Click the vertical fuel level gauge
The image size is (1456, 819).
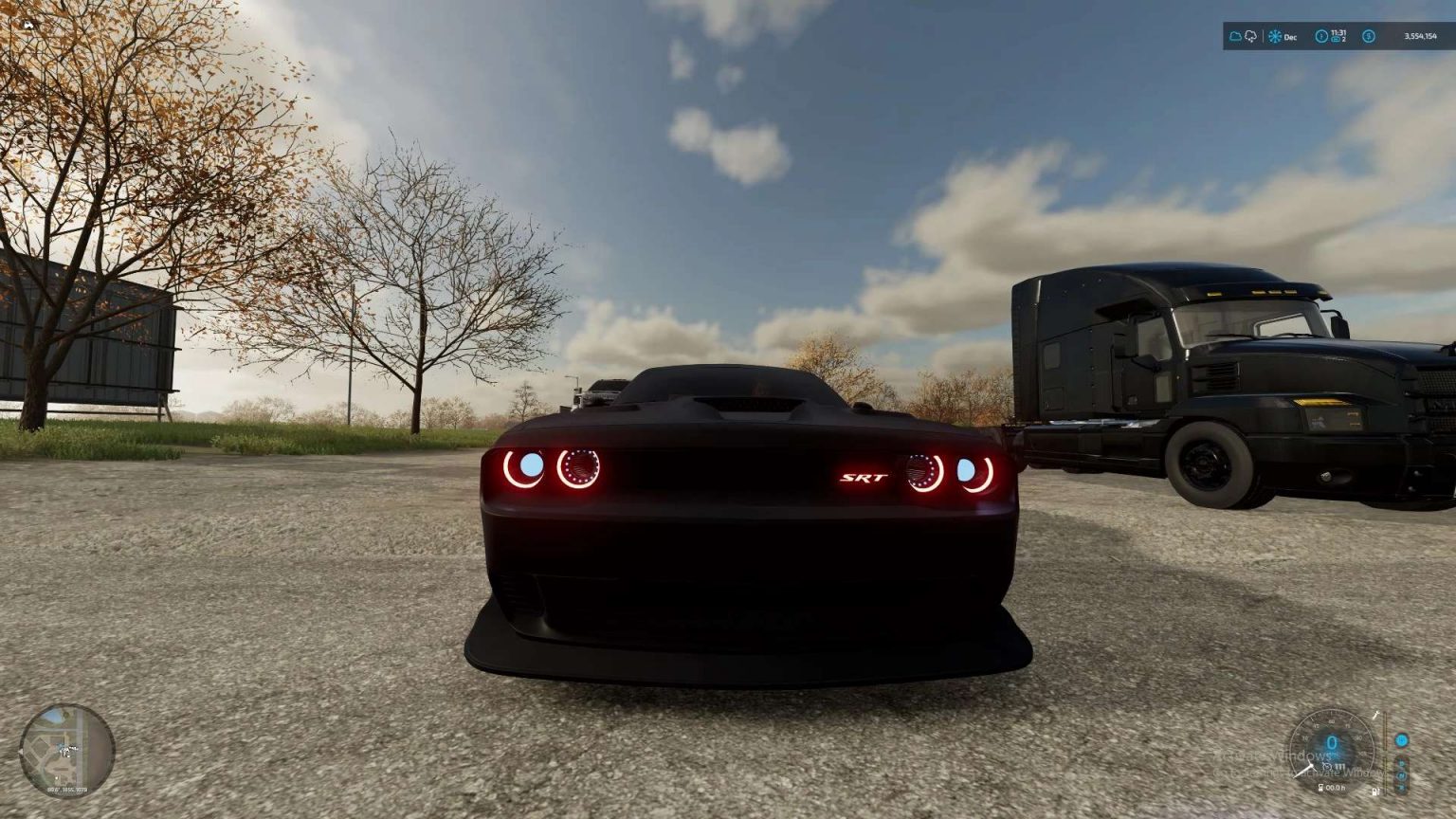pos(1385,755)
